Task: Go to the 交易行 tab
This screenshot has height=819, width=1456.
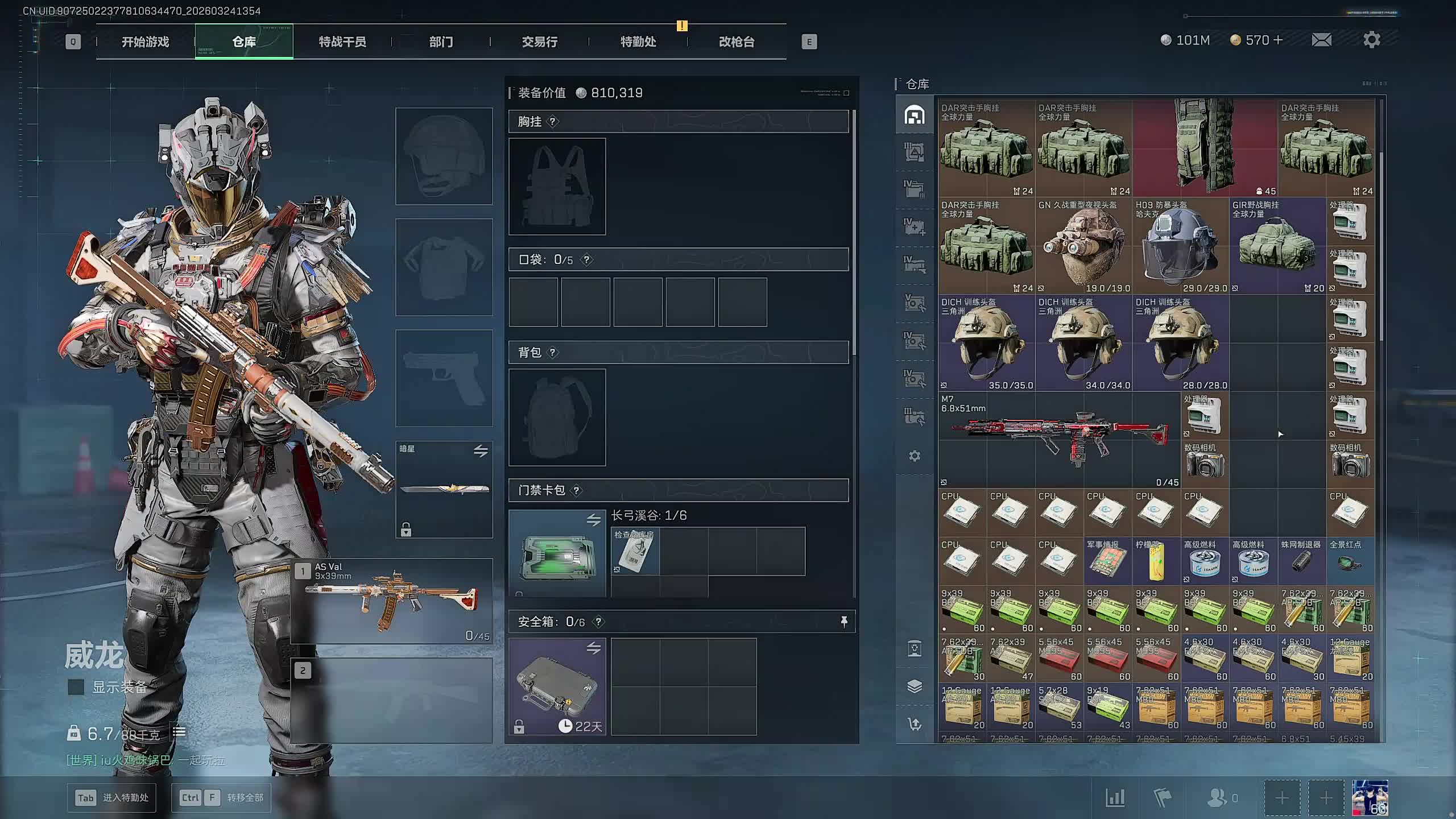Action: point(539,42)
